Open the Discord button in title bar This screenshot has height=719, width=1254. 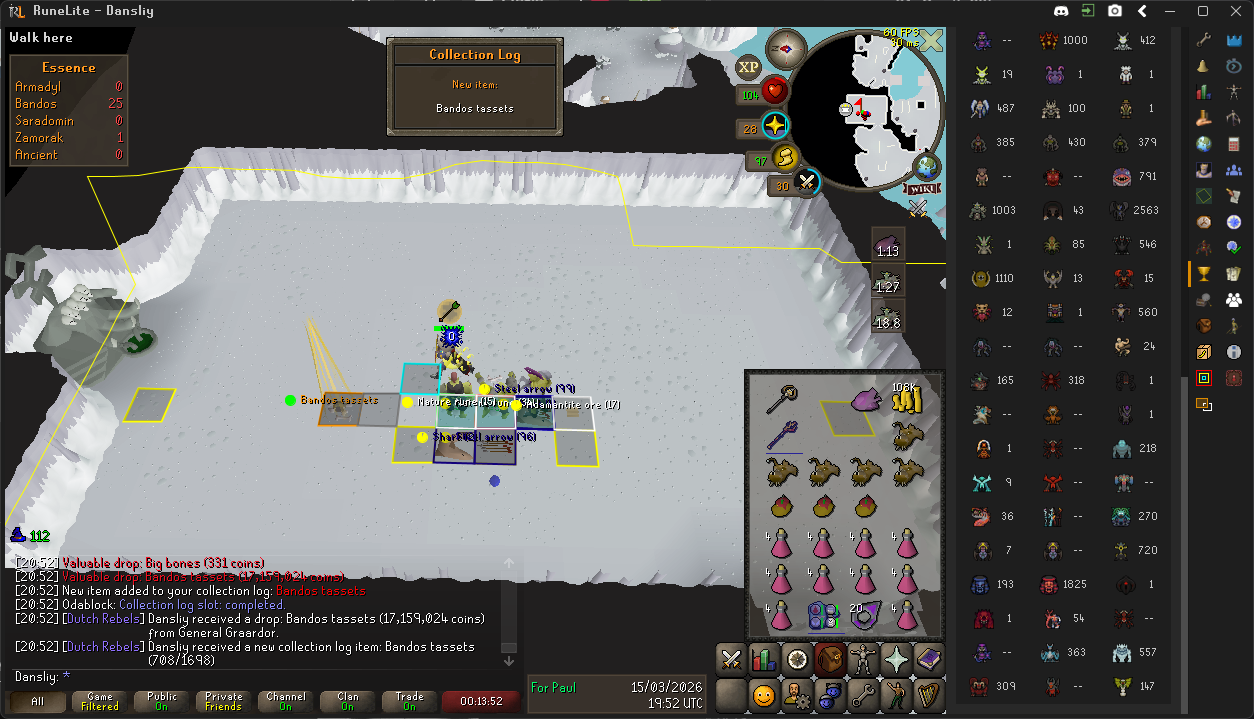tap(1061, 12)
